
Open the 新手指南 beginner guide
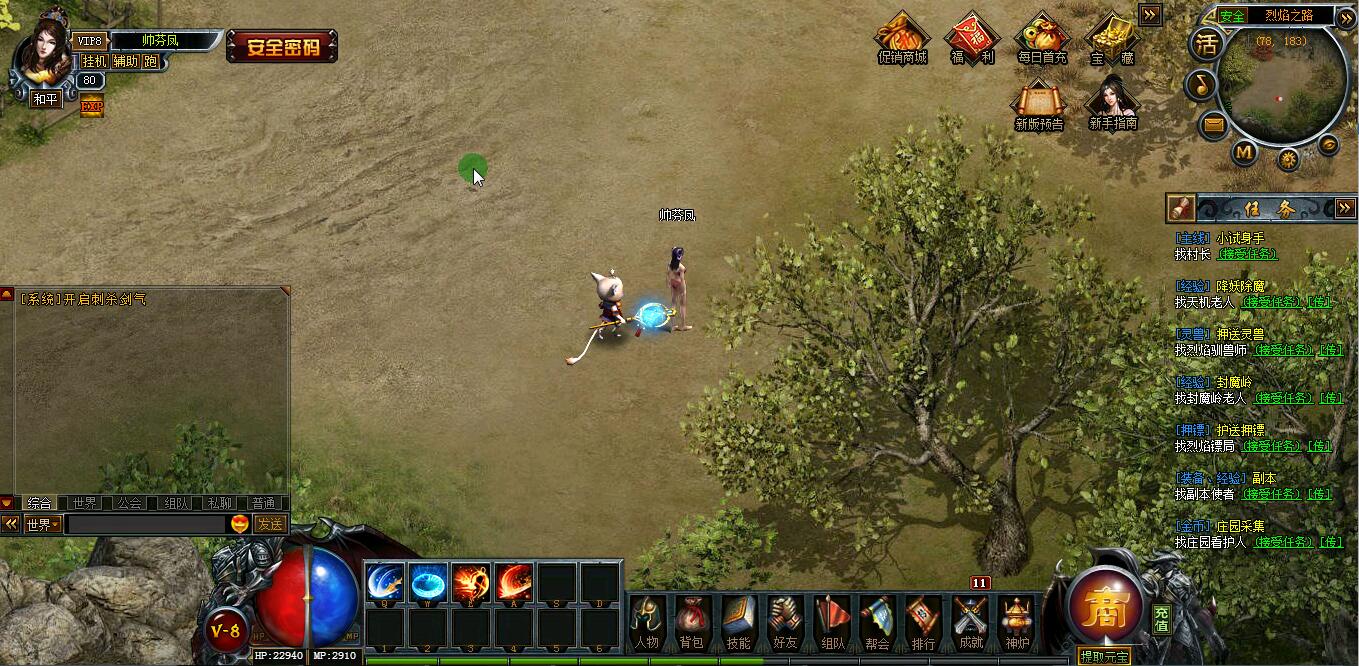[x=1113, y=103]
